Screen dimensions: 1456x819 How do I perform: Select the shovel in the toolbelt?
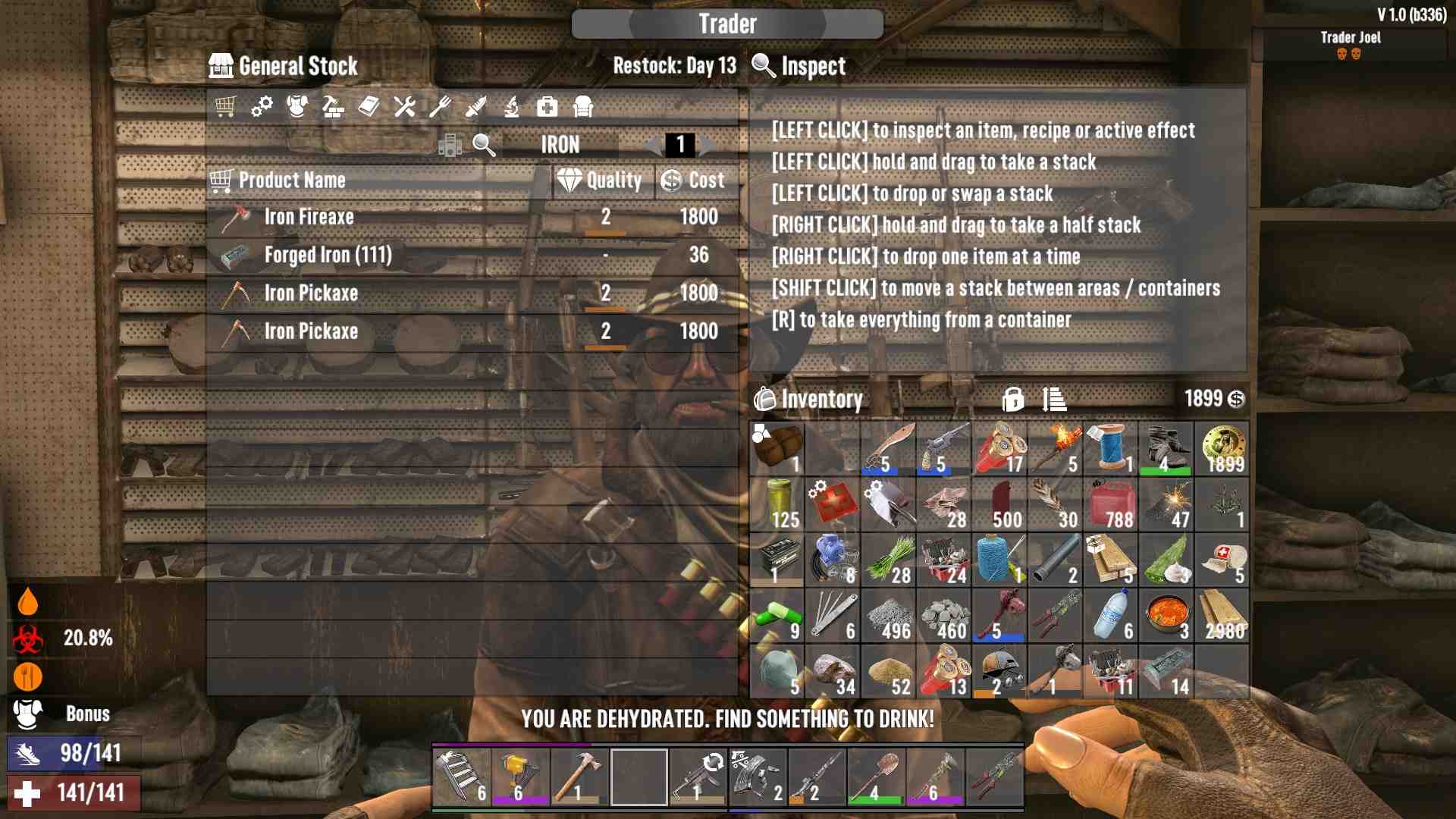[875, 777]
